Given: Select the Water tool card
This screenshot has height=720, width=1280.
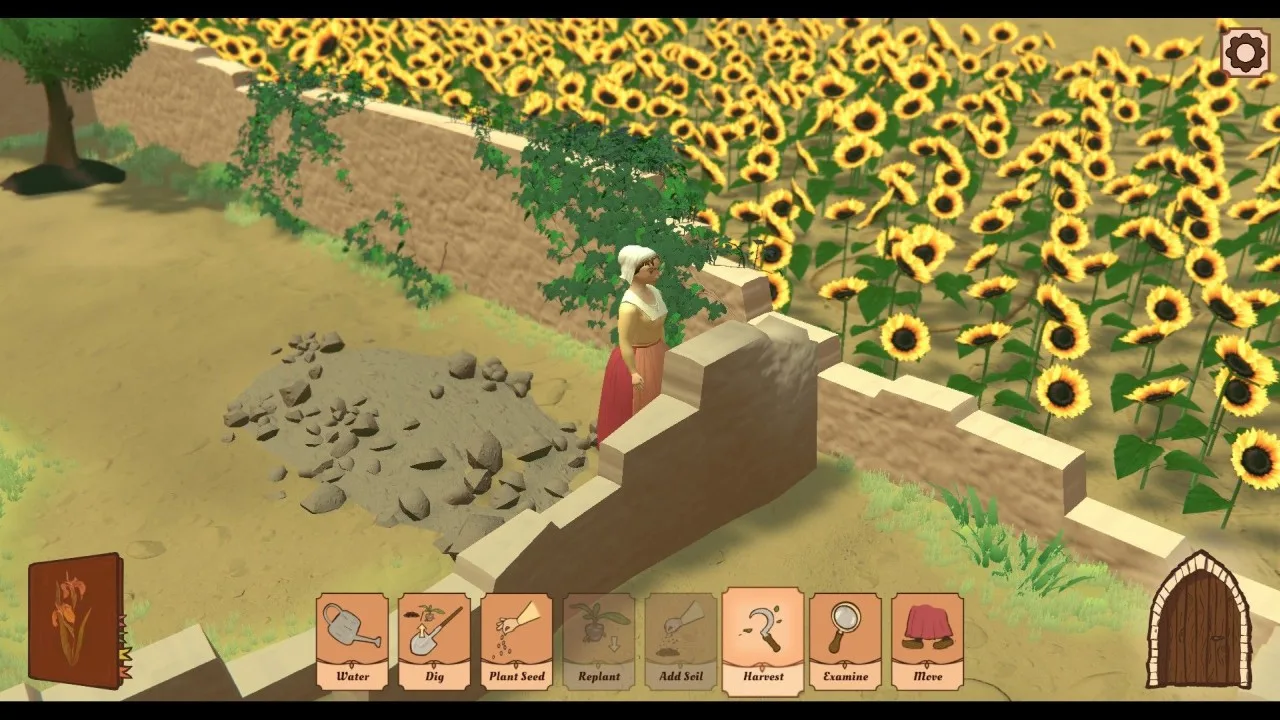Looking at the screenshot, I should (352, 640).
